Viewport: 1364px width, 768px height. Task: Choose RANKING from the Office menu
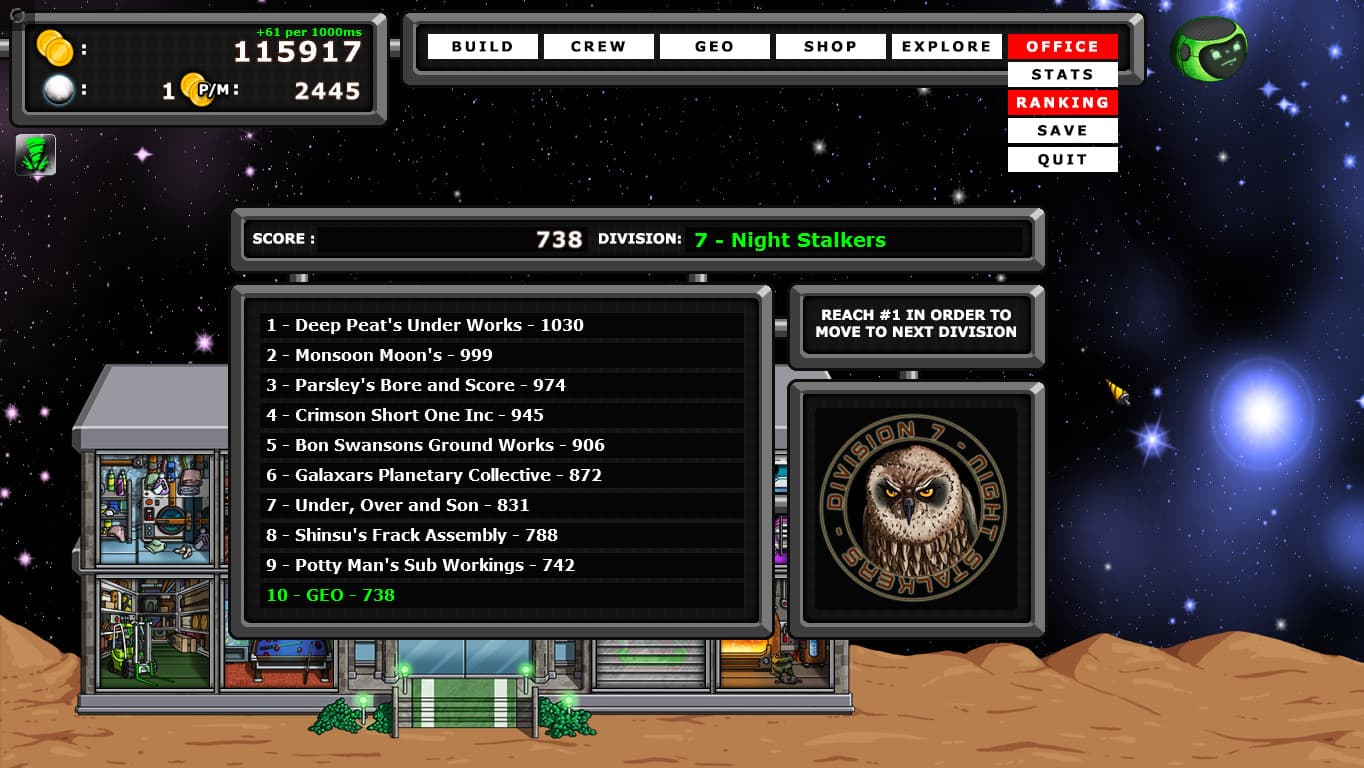coord(1062,102)
